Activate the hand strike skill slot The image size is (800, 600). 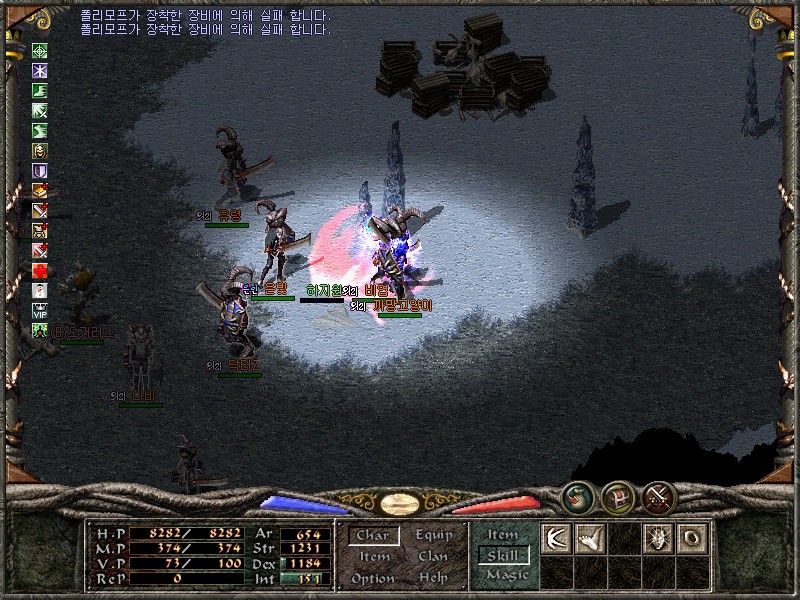(590, 538)
